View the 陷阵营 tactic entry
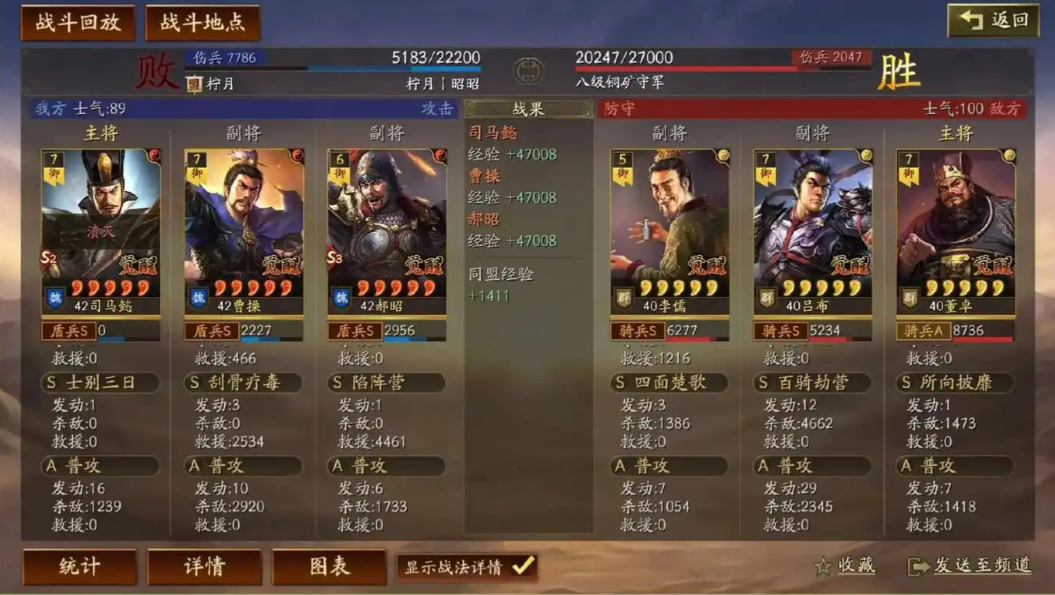Viewport: 1055px width, 595px height. [387, 383]
